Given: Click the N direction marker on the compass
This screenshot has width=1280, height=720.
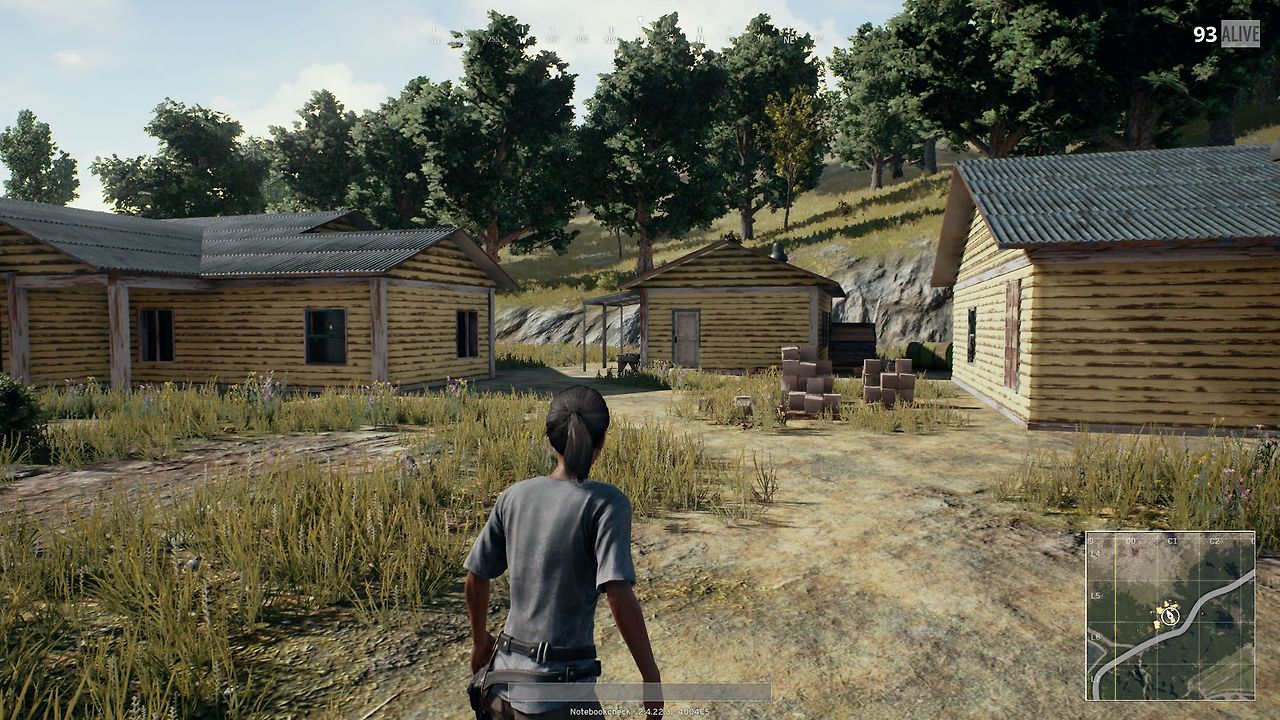Looking at the screenshot, I should click(700, 38).
